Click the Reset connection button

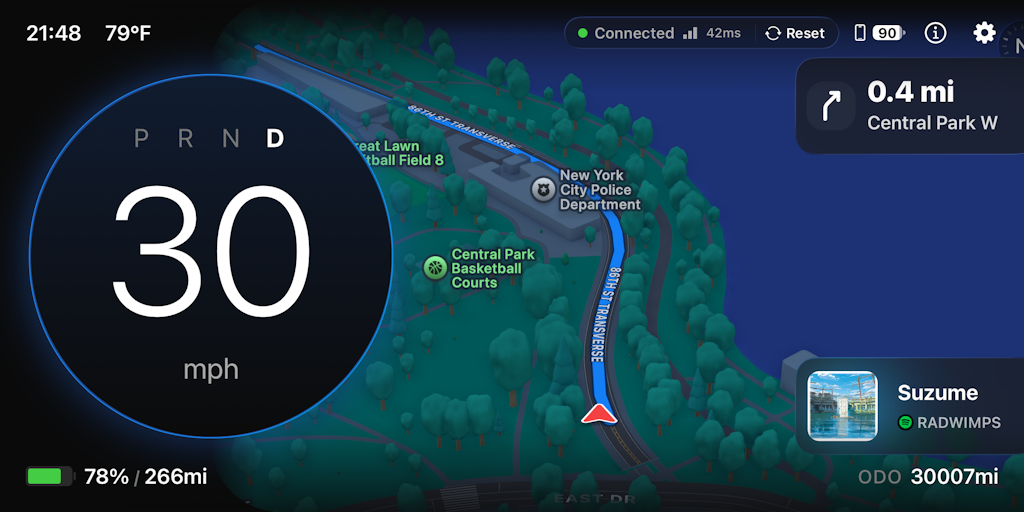coord(796,33)
